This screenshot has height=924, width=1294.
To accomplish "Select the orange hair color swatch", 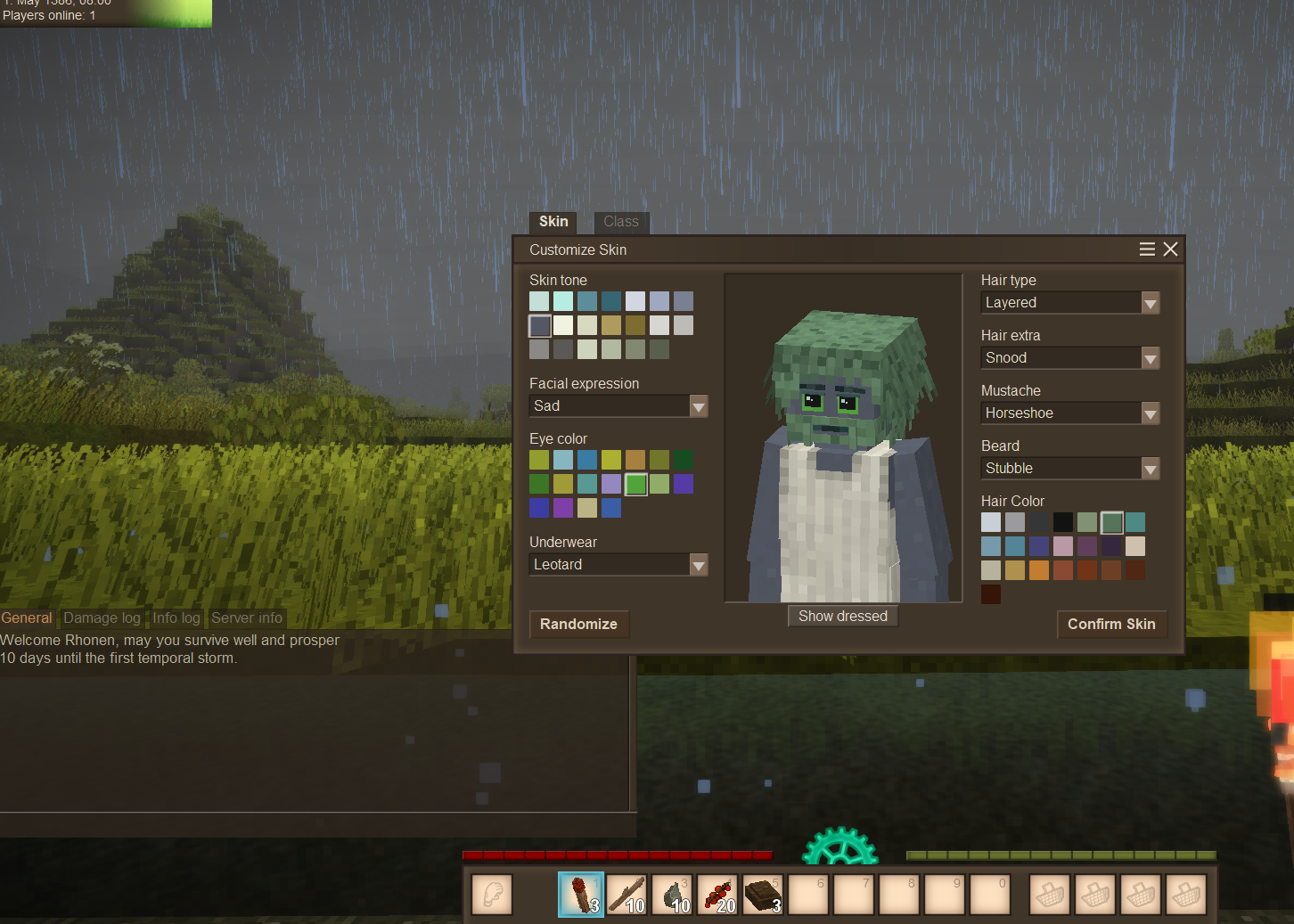I will [1039, 570].
